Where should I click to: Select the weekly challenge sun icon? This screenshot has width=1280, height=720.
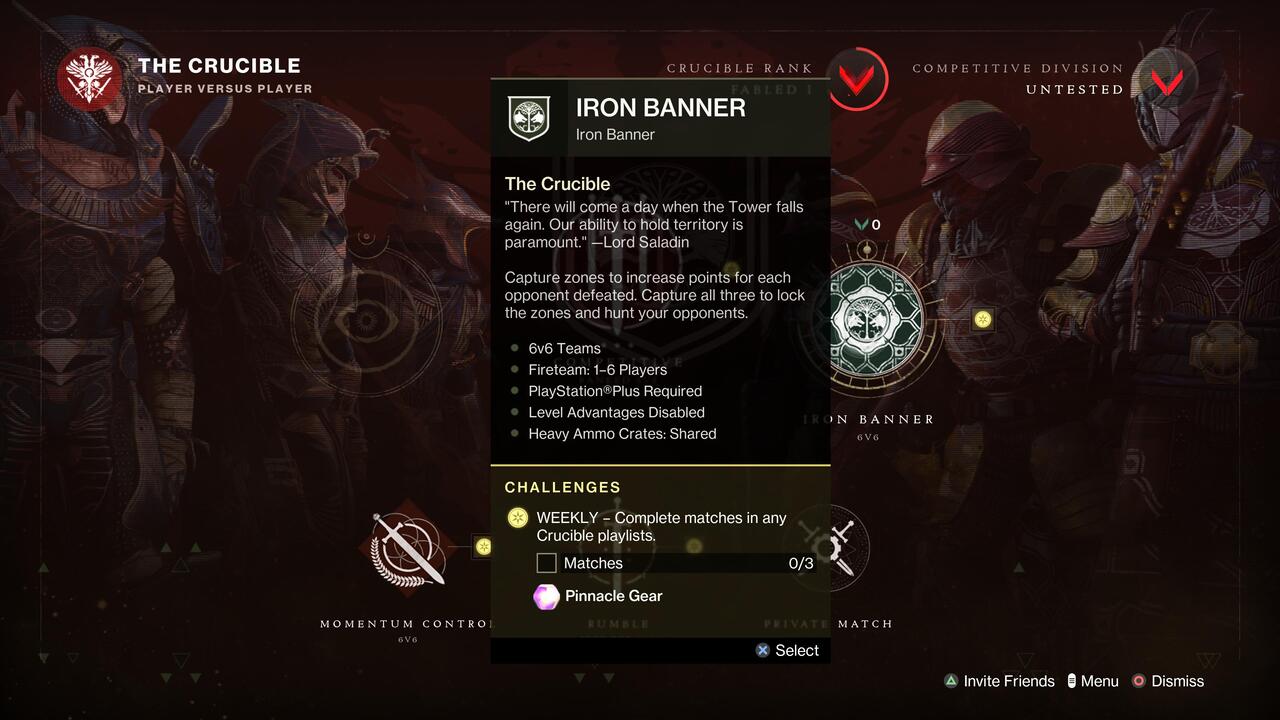[x=517, y=518]
